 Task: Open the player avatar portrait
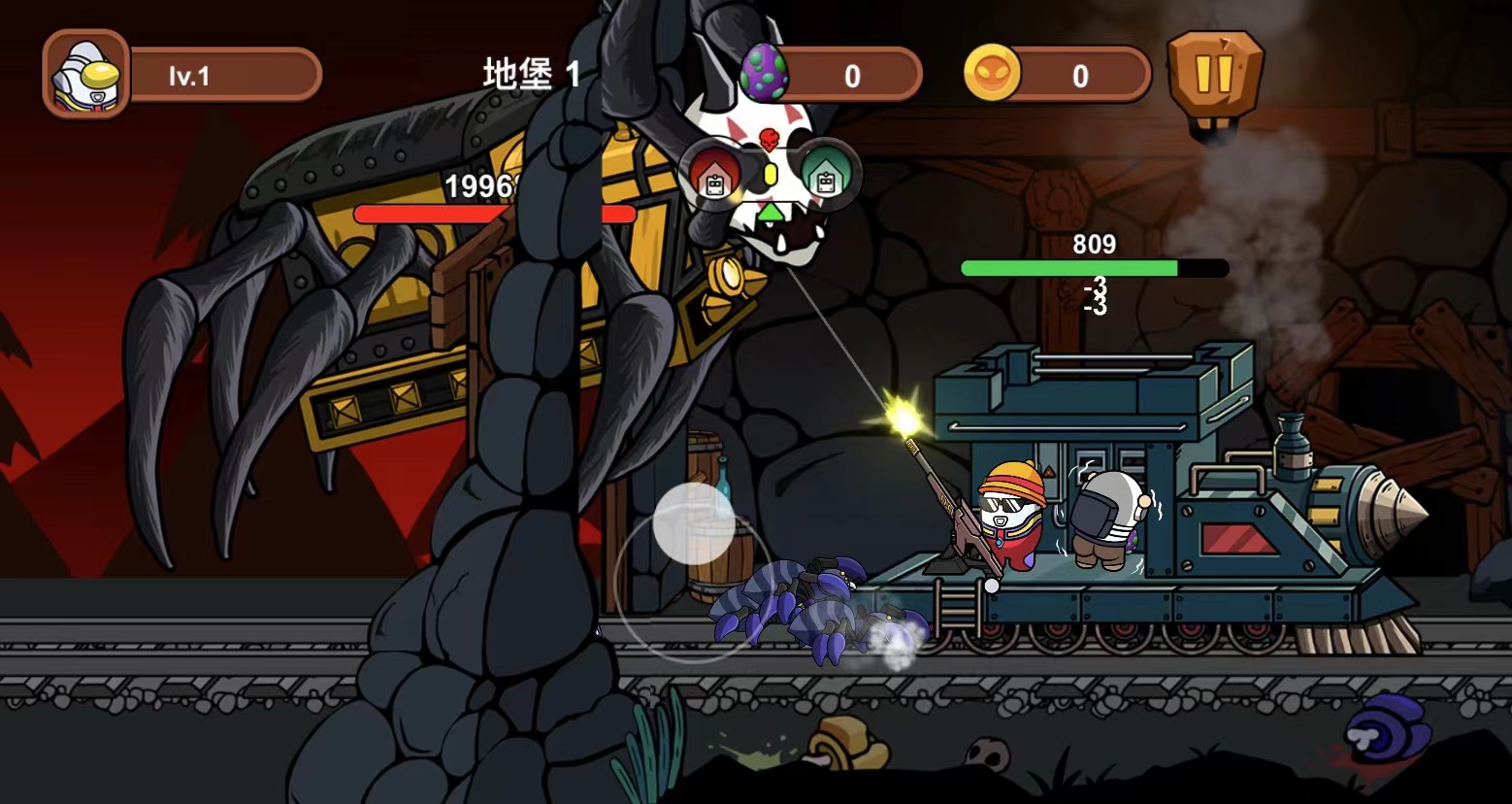coord(86,74)
